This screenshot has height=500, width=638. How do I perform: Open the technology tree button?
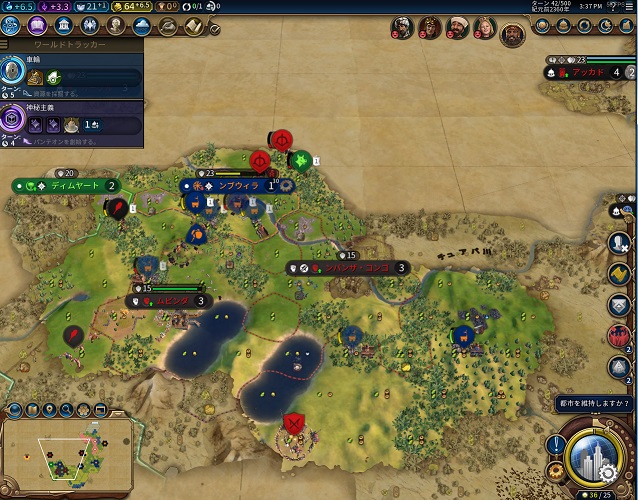(x=10, y=25)
